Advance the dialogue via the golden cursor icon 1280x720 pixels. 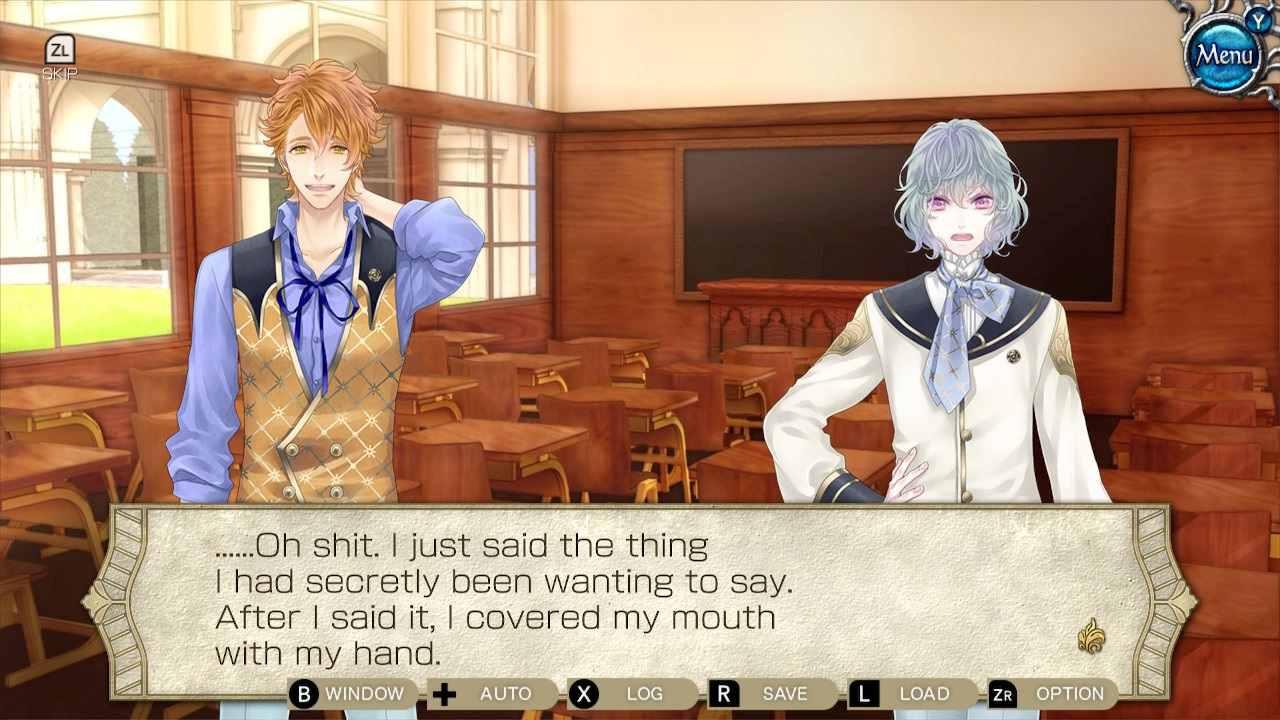(x=1091, y=636)
